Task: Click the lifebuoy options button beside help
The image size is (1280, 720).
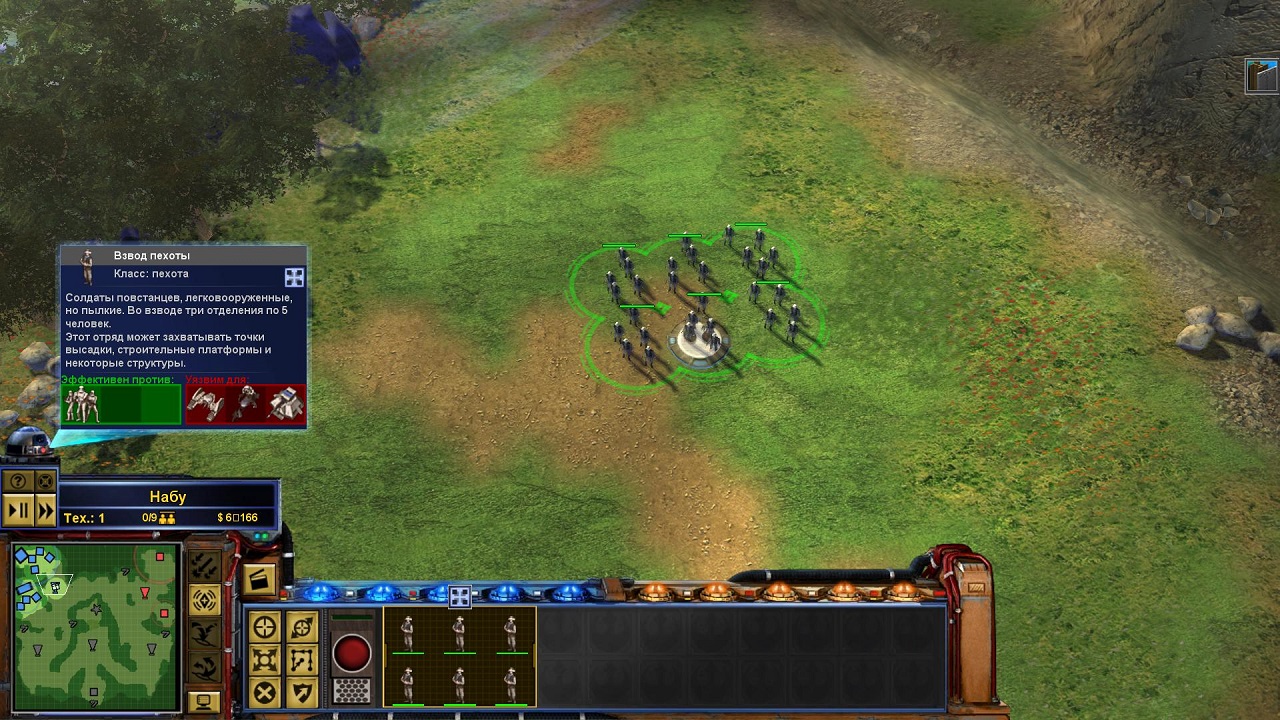Action: (x=45, y=481)
